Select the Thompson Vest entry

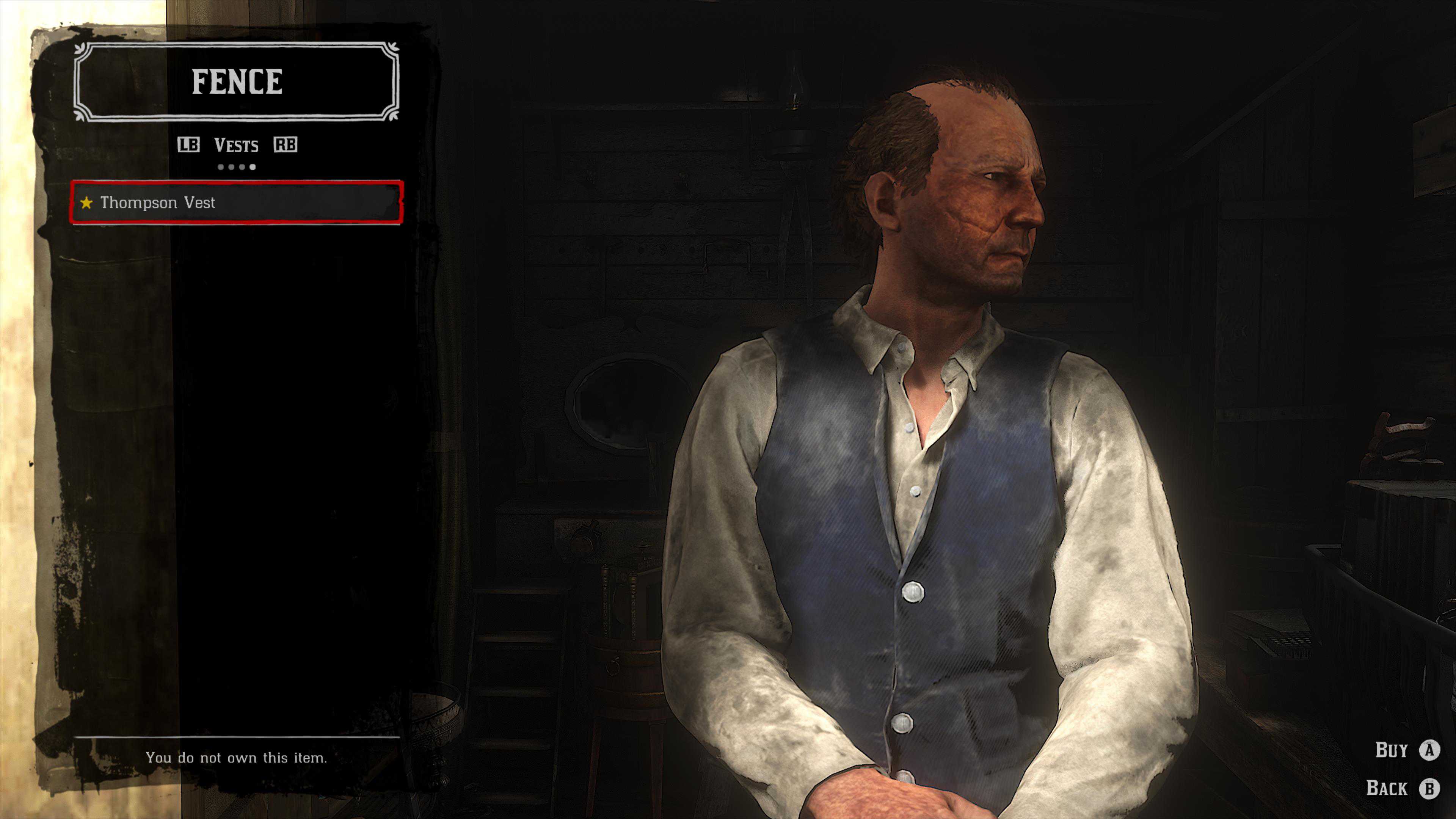pos(236,202)
